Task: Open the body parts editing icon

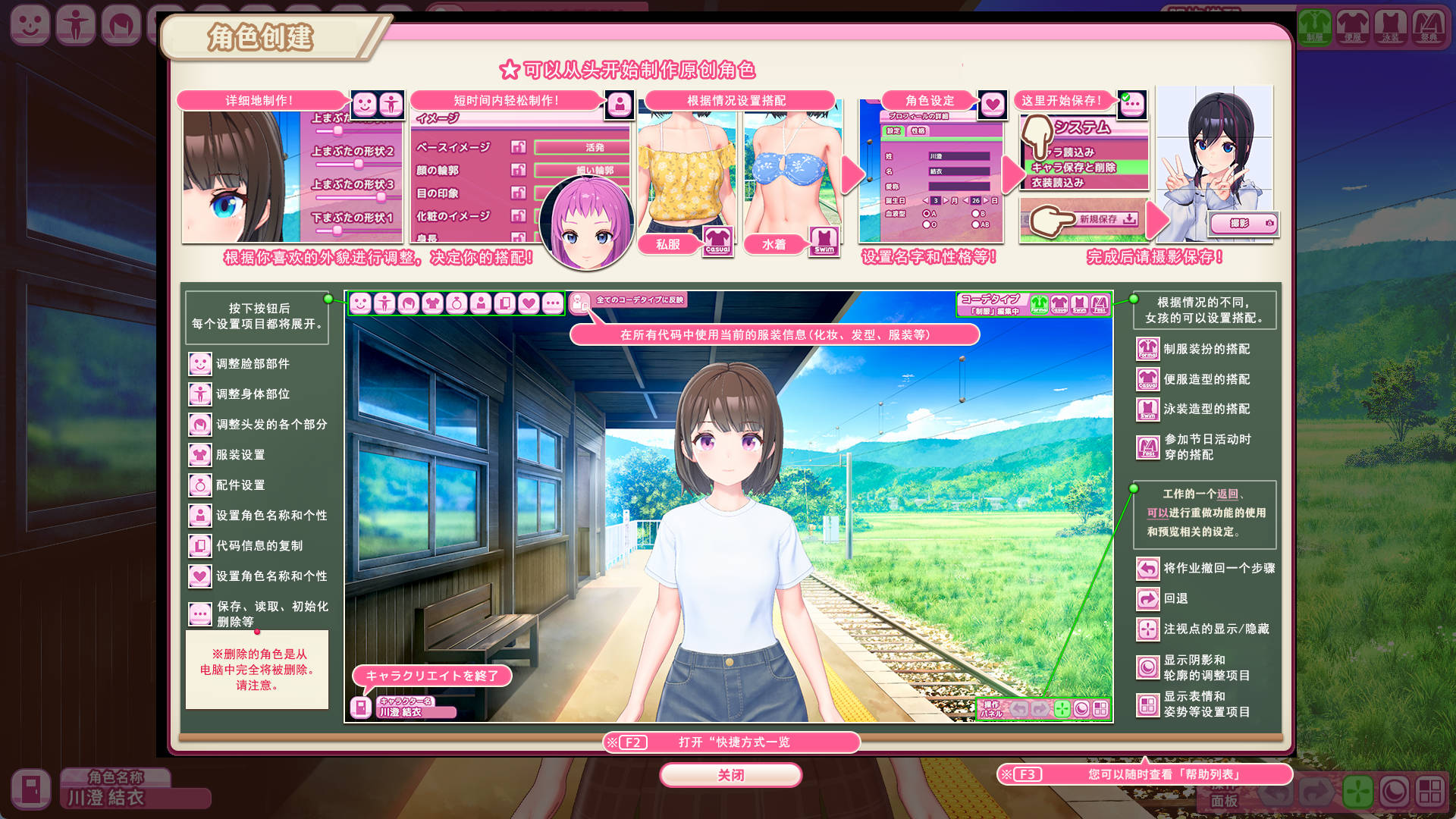Action: (x=383, y=303)
